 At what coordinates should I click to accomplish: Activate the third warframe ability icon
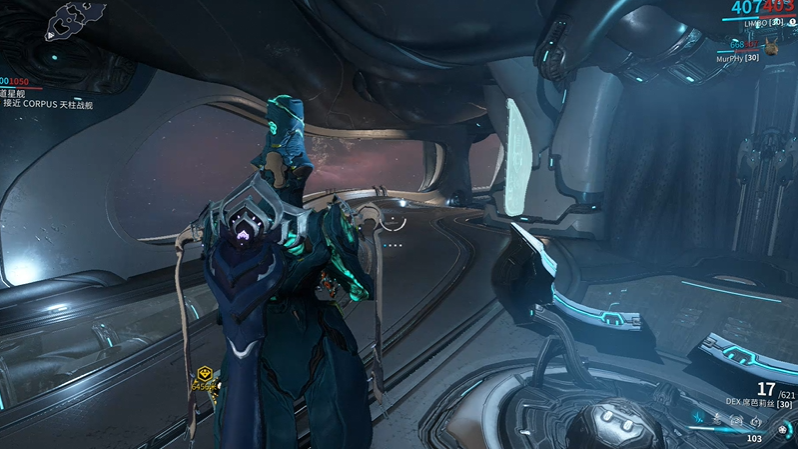tap(737, 421)
